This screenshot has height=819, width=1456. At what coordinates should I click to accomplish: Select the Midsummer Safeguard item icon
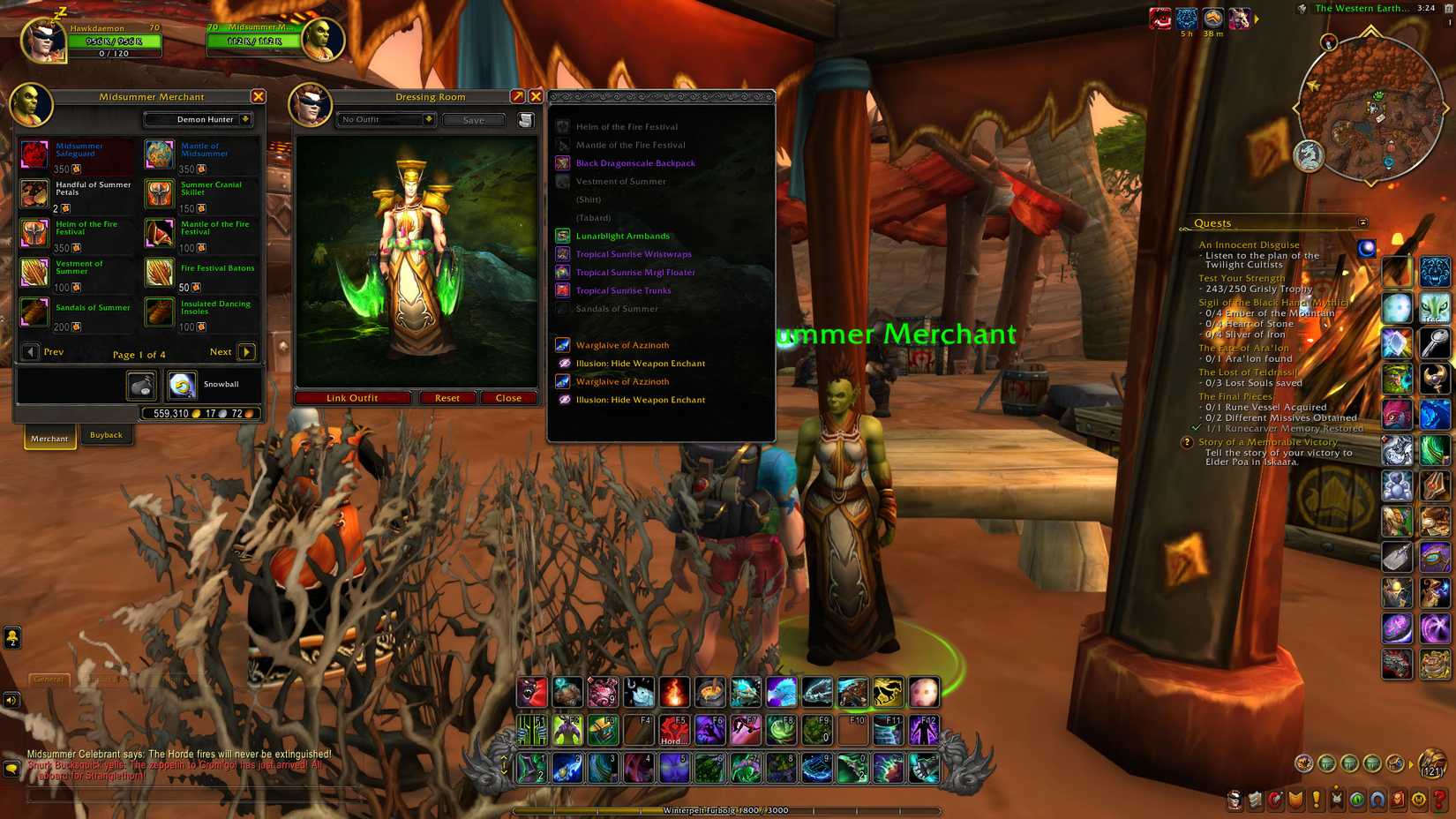(34, 154)
